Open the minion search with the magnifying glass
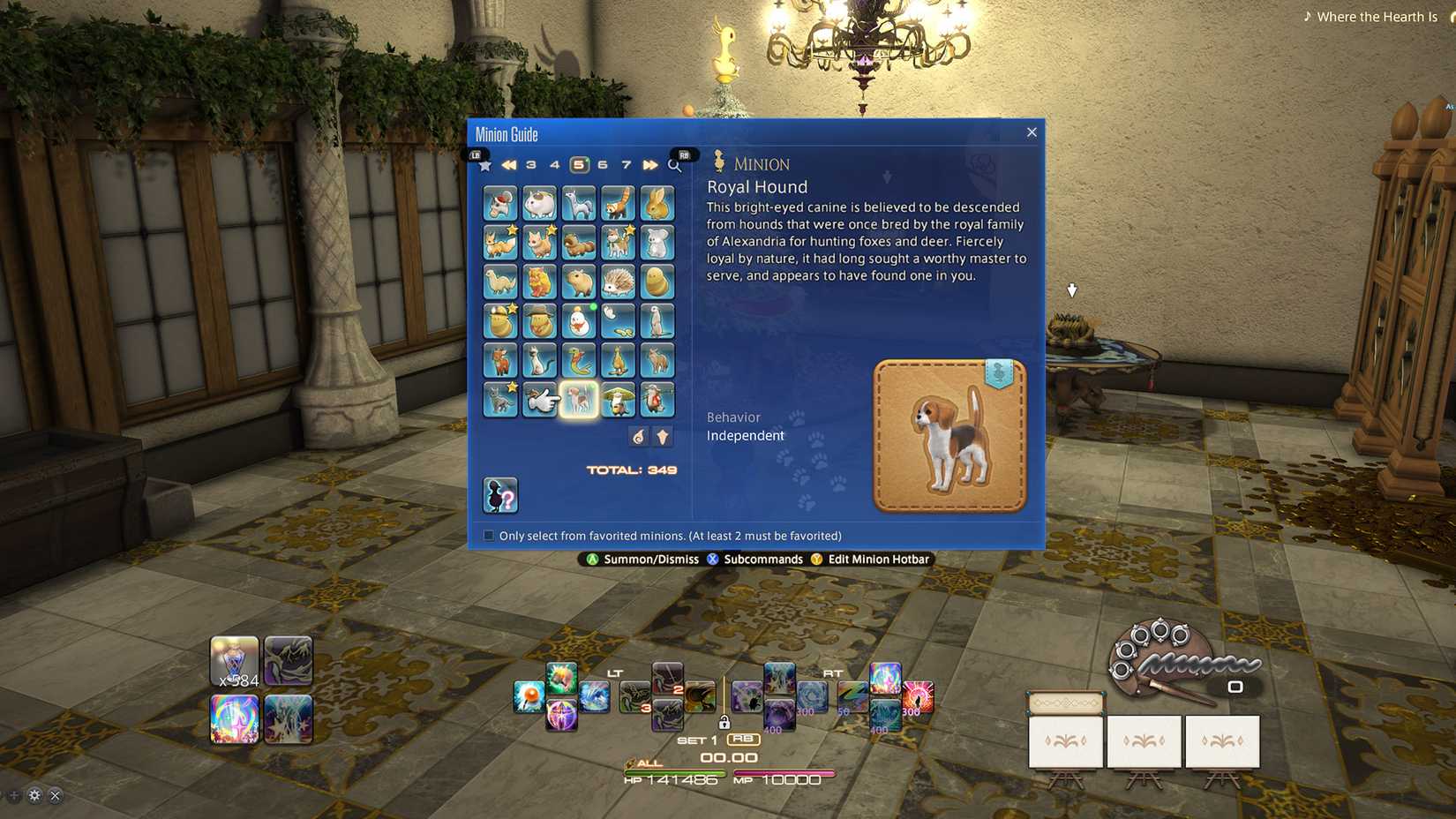The width and height of the screenshot is (1456, 819). [674, 165]
